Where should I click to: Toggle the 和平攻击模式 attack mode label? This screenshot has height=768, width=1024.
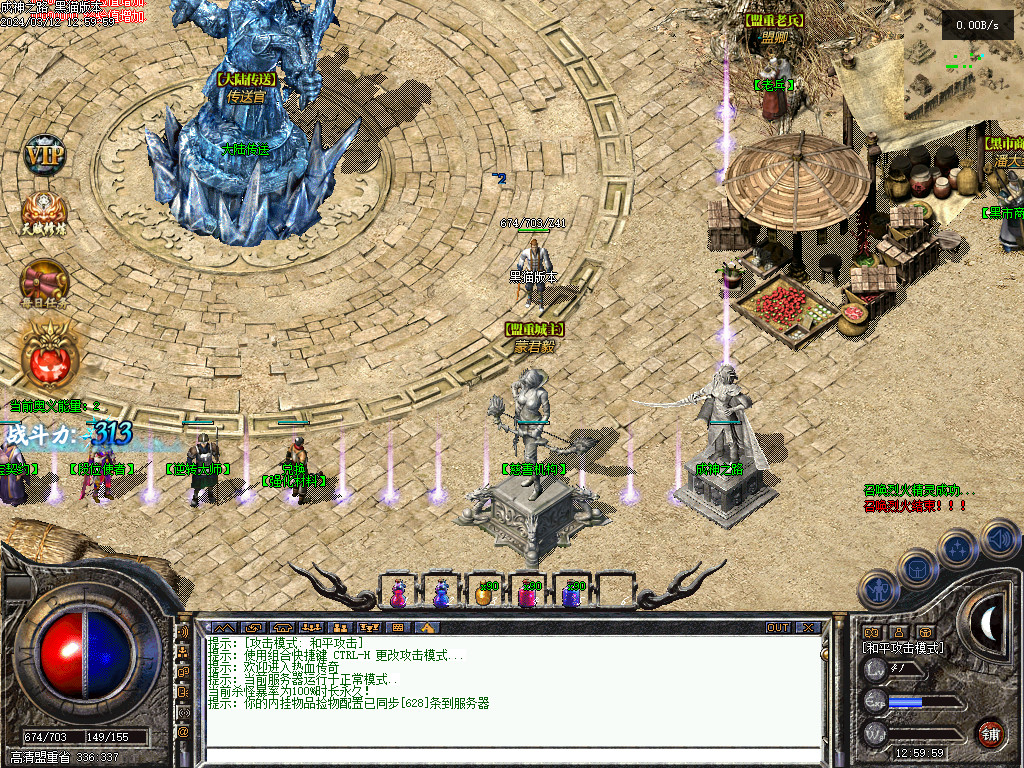click(x=903, y=648)
